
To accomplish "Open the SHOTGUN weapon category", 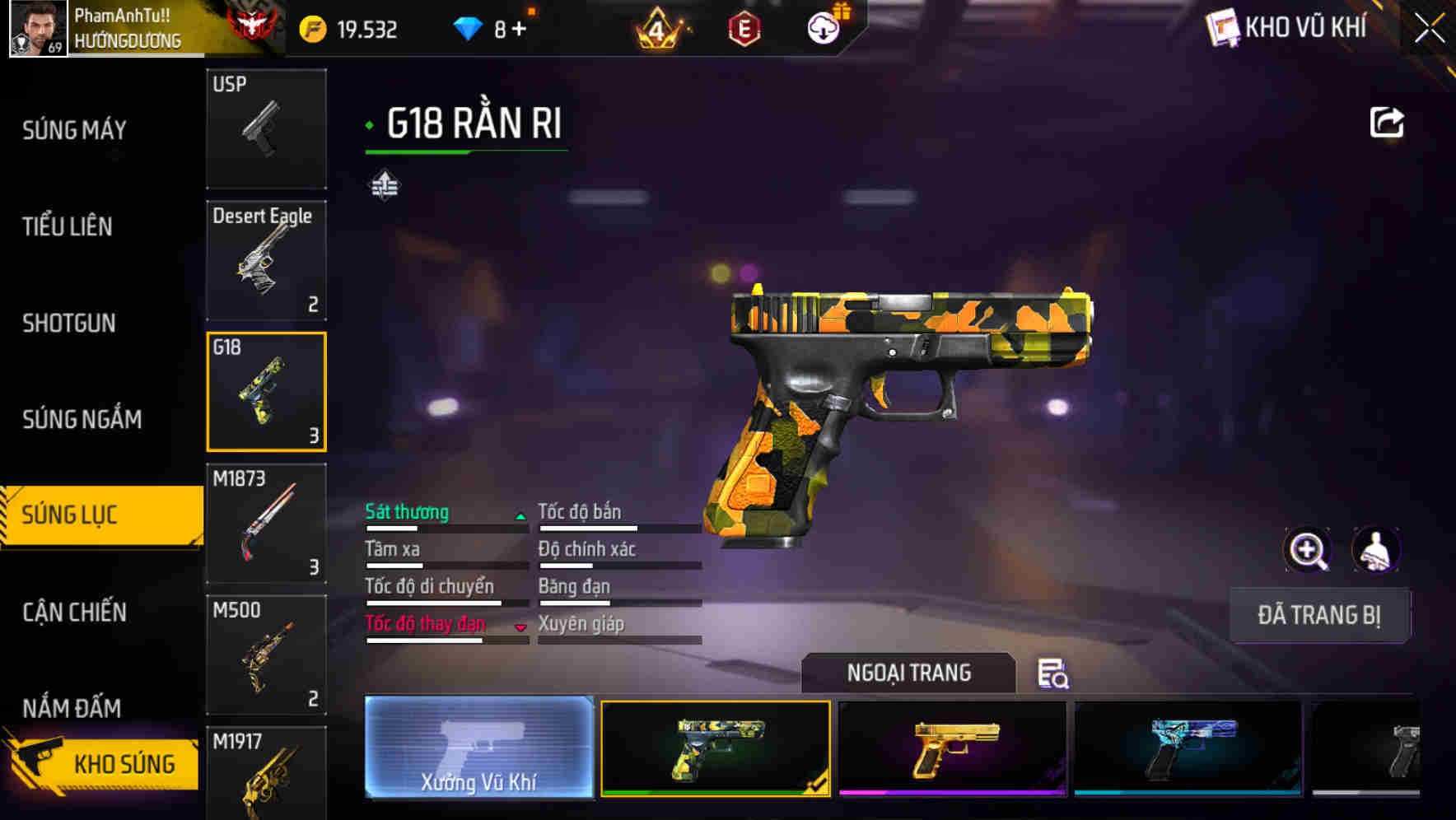I will coord(69,323).
